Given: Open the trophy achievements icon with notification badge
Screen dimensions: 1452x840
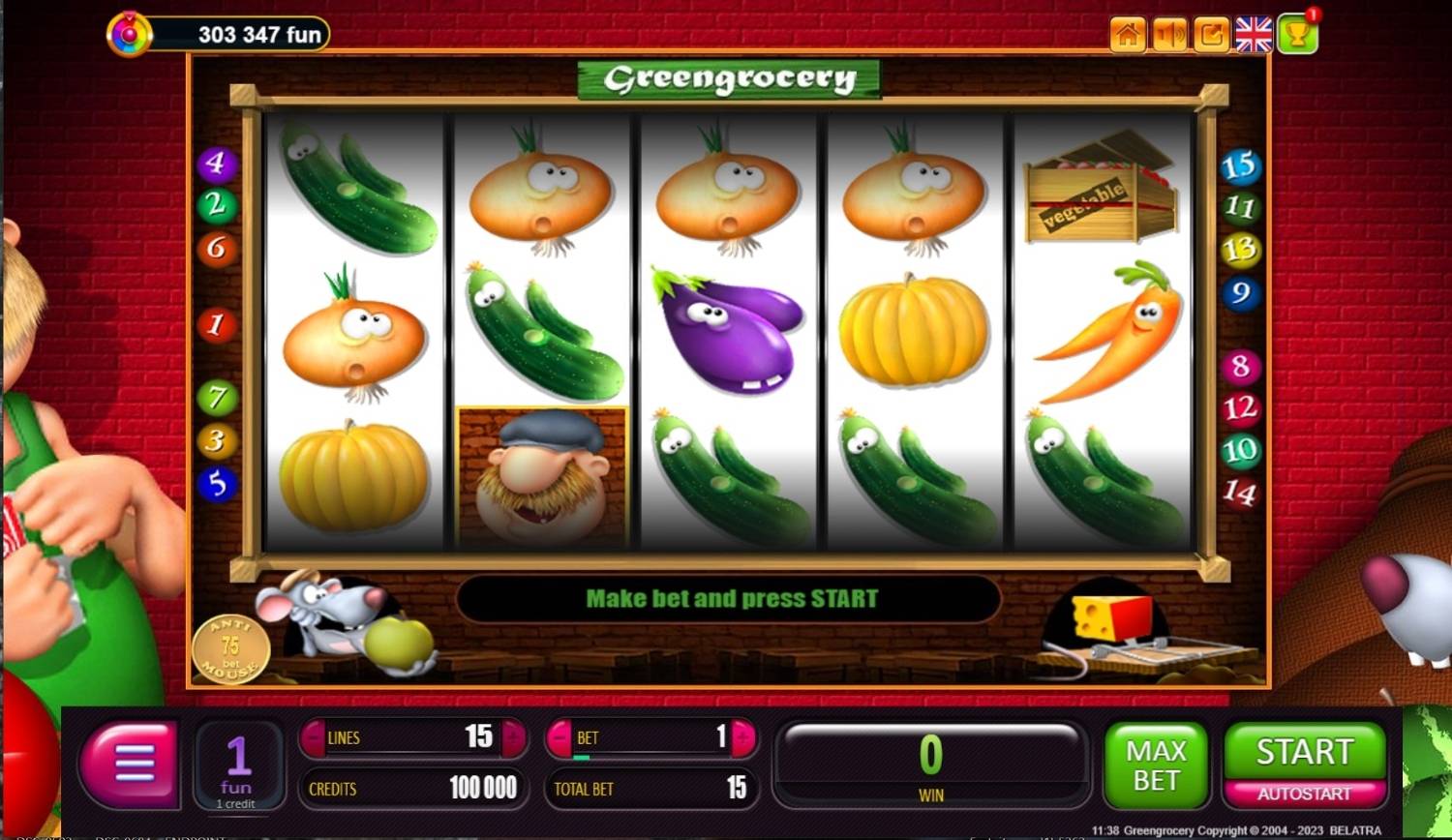Looking at the screenshot, I should coord(1297,34).
